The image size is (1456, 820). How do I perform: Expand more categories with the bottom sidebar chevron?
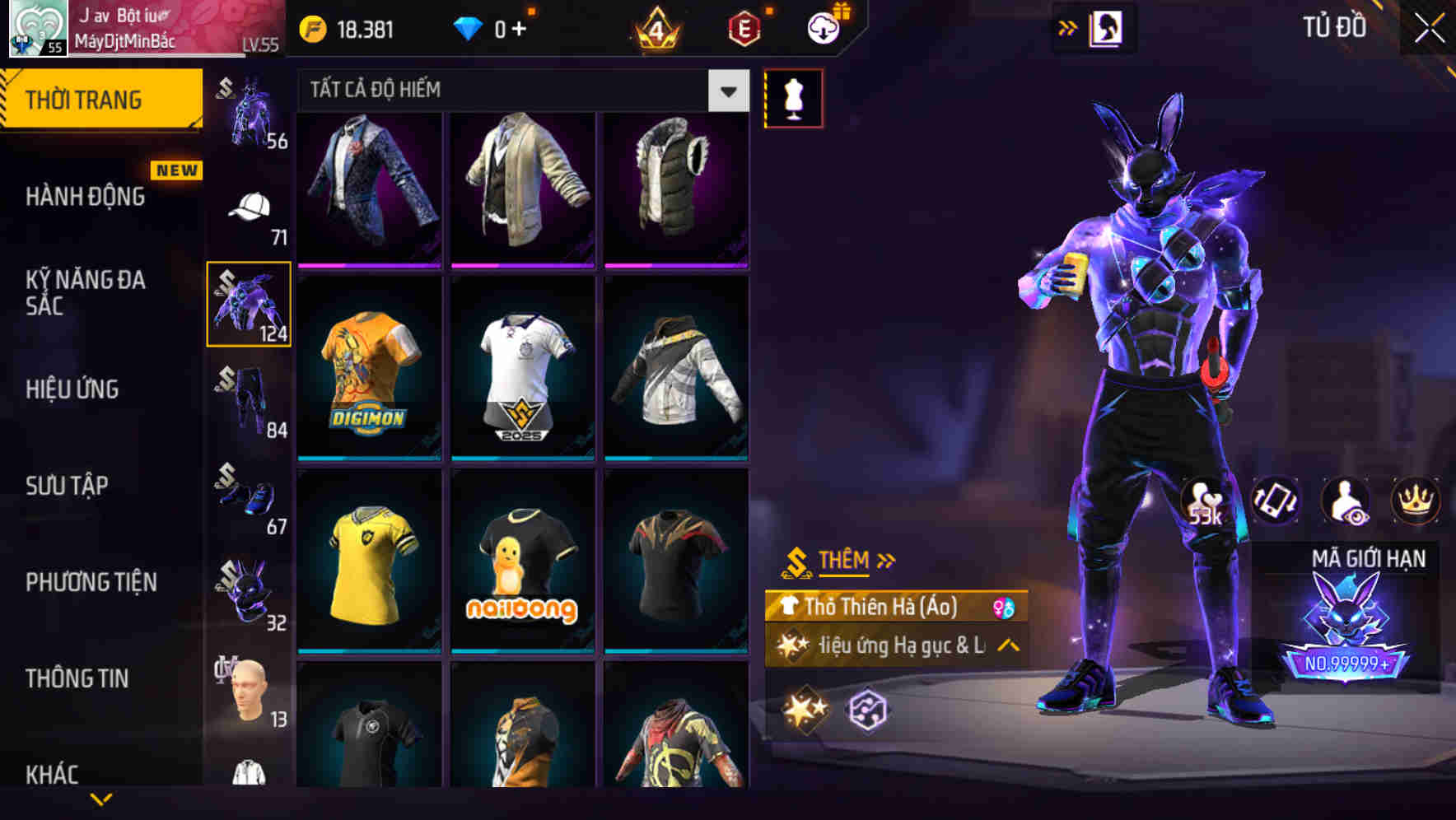click(101, 800)
